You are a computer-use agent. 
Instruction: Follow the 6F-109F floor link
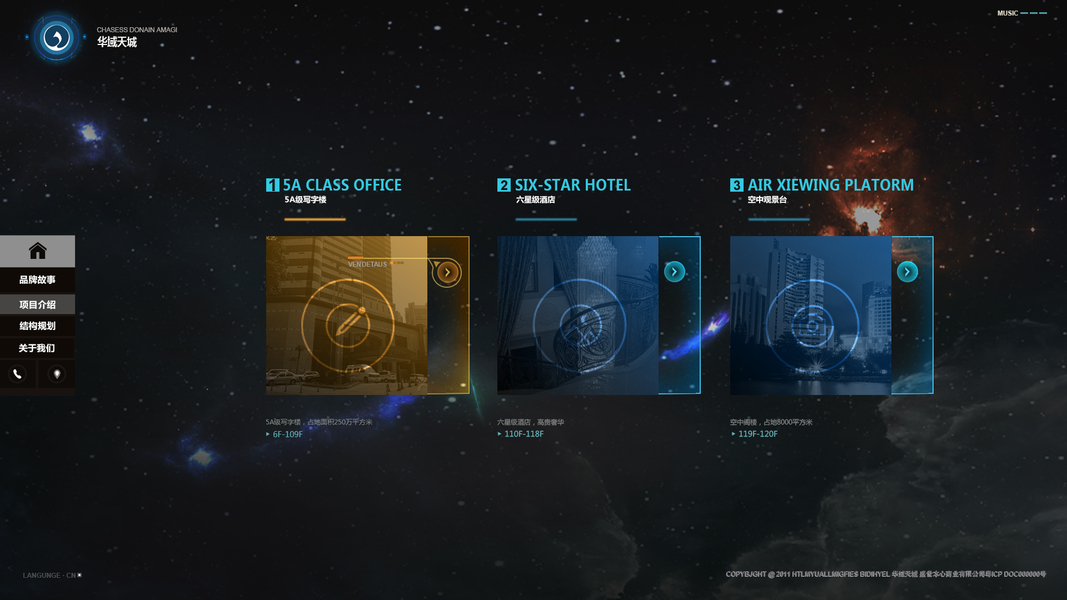click(x=287, y=434)
